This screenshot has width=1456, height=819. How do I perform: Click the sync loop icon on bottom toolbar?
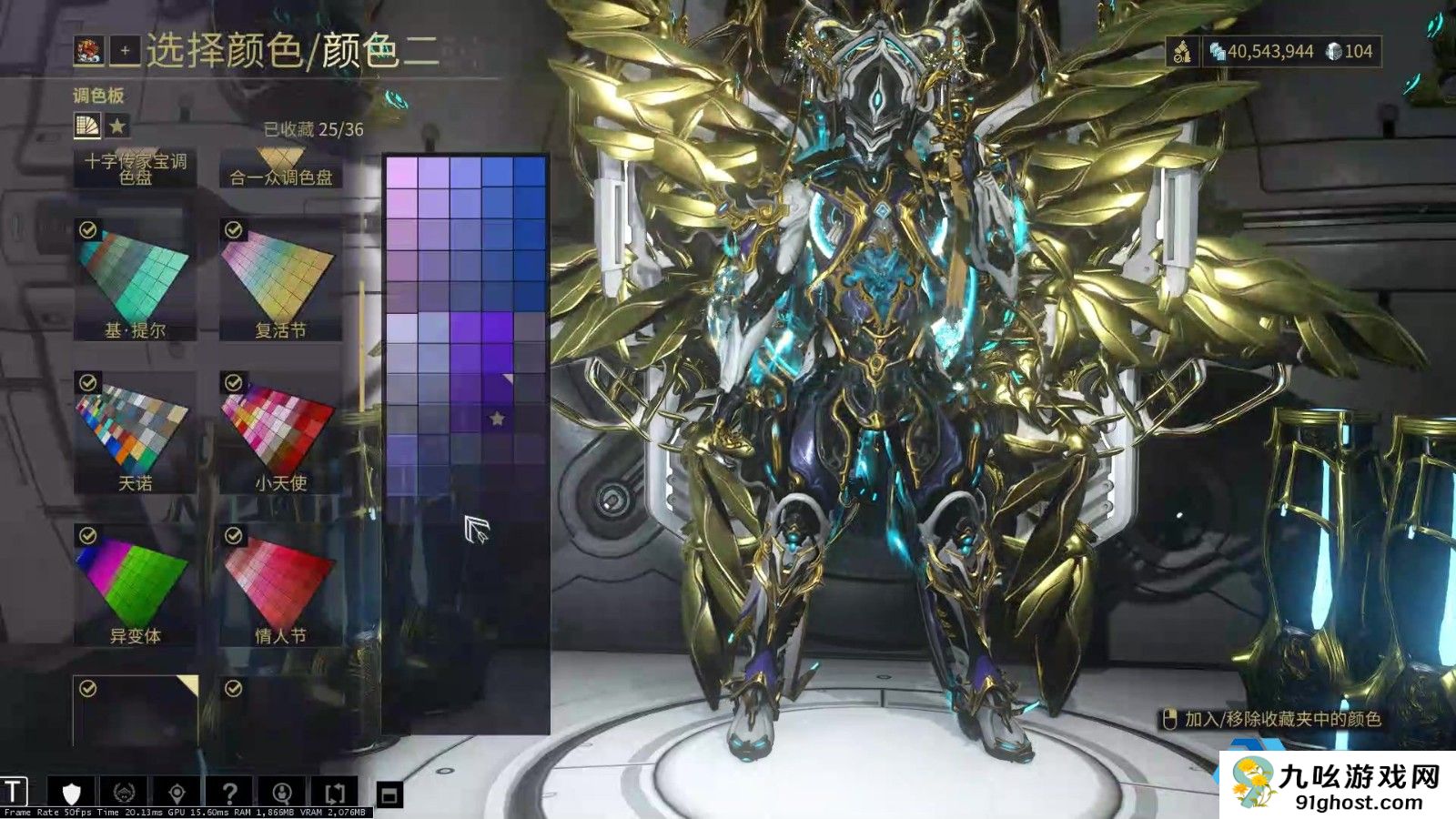click(x=335, y=792)
